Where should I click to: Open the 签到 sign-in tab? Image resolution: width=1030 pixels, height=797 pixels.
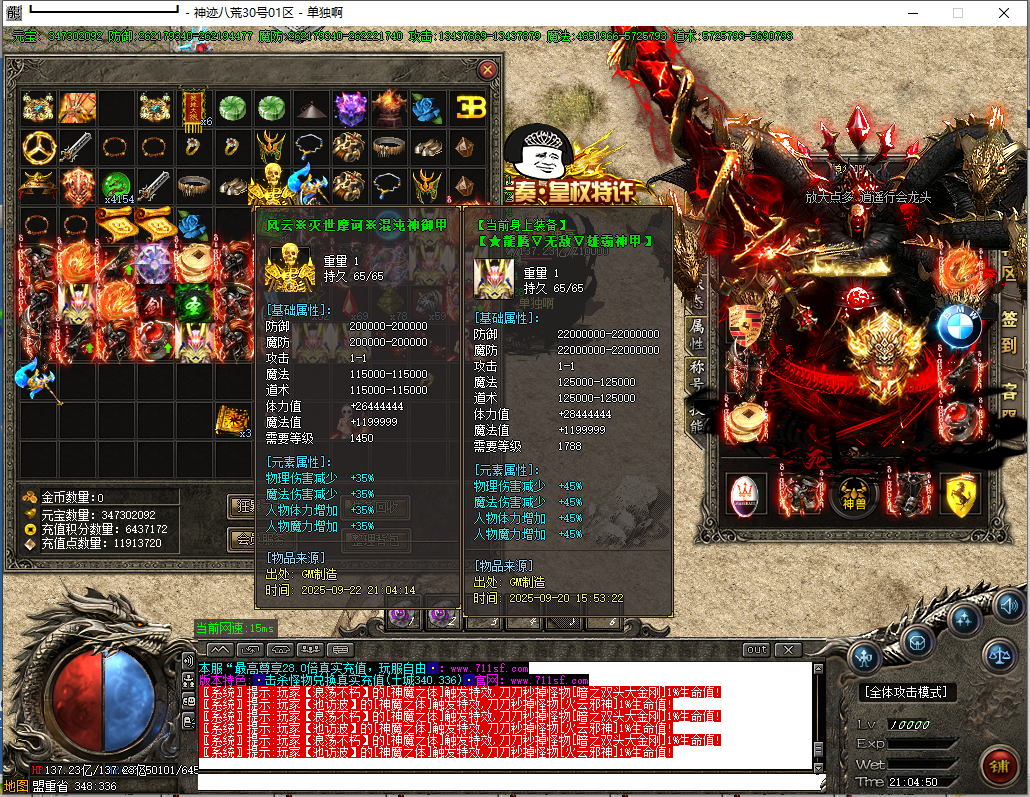click(1009, 333)
